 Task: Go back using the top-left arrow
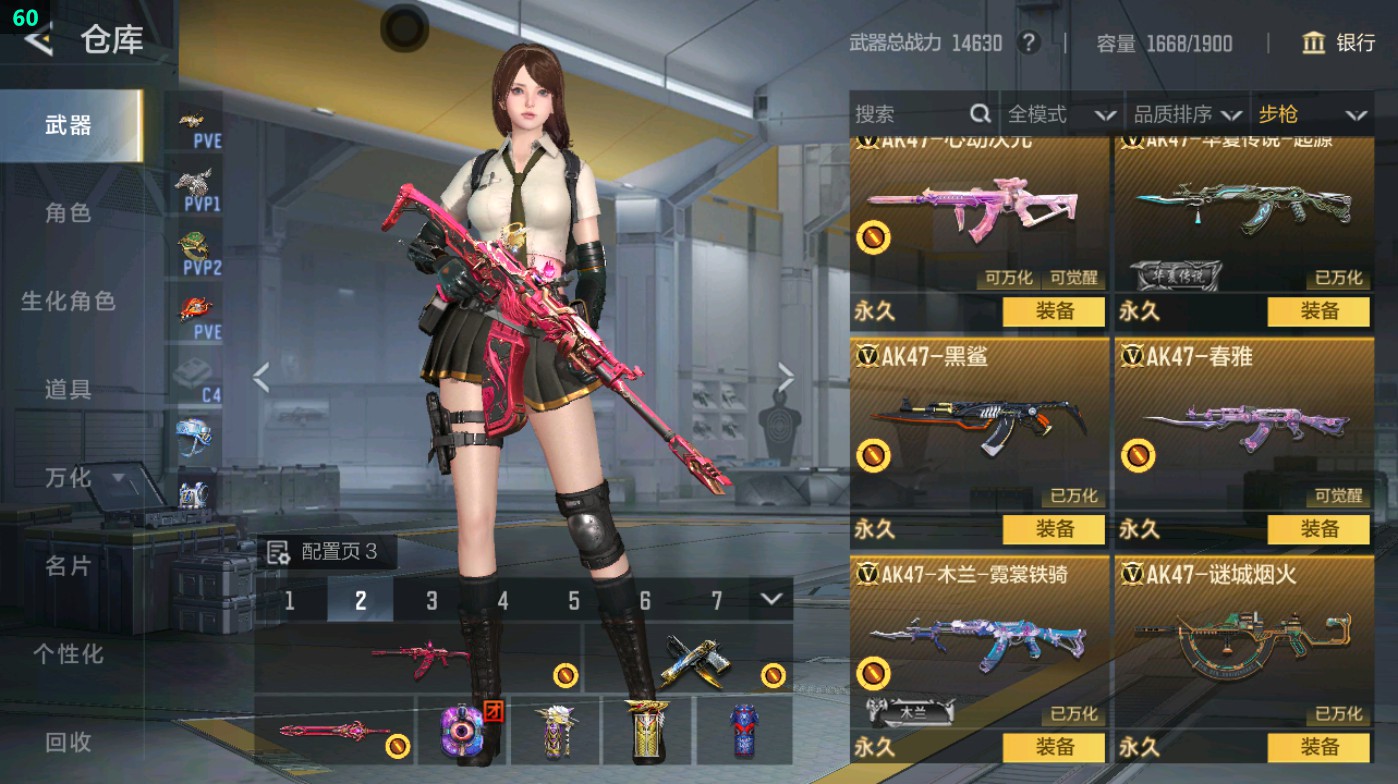point(38,40)
